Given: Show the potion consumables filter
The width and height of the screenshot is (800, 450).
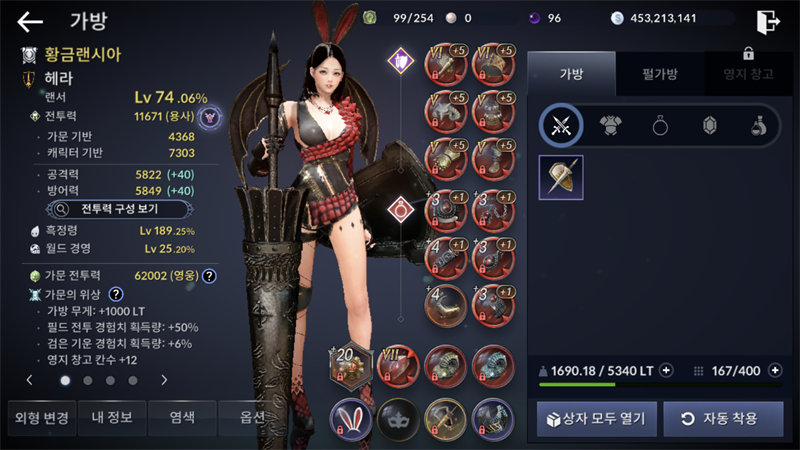Looking at the screenshot, I should (758, 125).
